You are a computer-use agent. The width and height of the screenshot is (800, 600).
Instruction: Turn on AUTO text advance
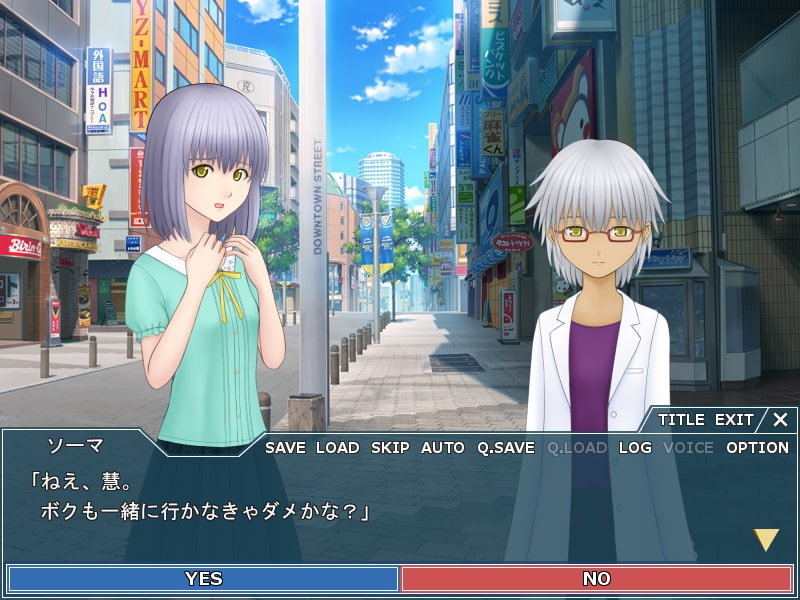(442, 448)
